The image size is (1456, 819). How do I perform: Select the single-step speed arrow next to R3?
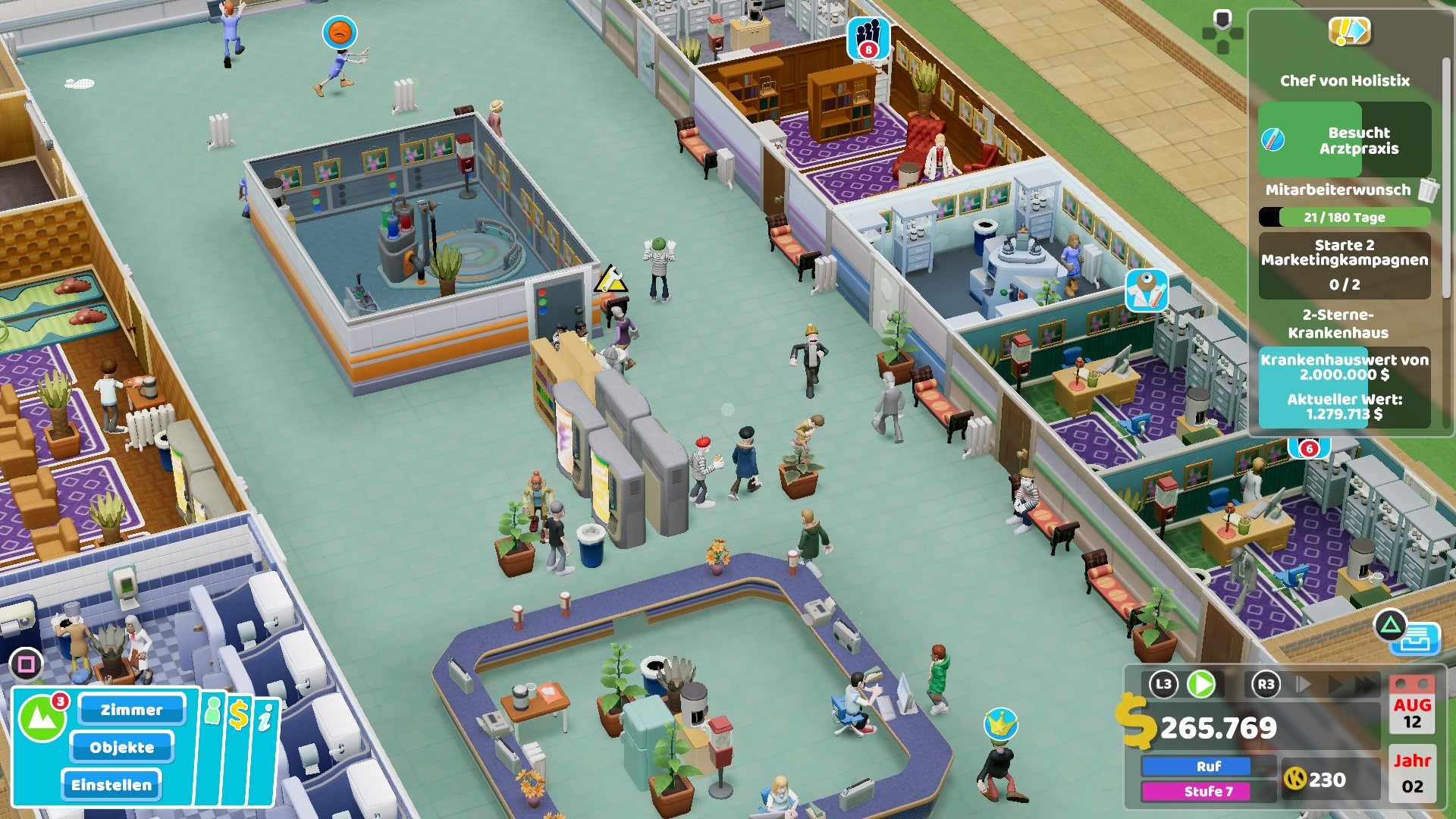pos(1303,683)
